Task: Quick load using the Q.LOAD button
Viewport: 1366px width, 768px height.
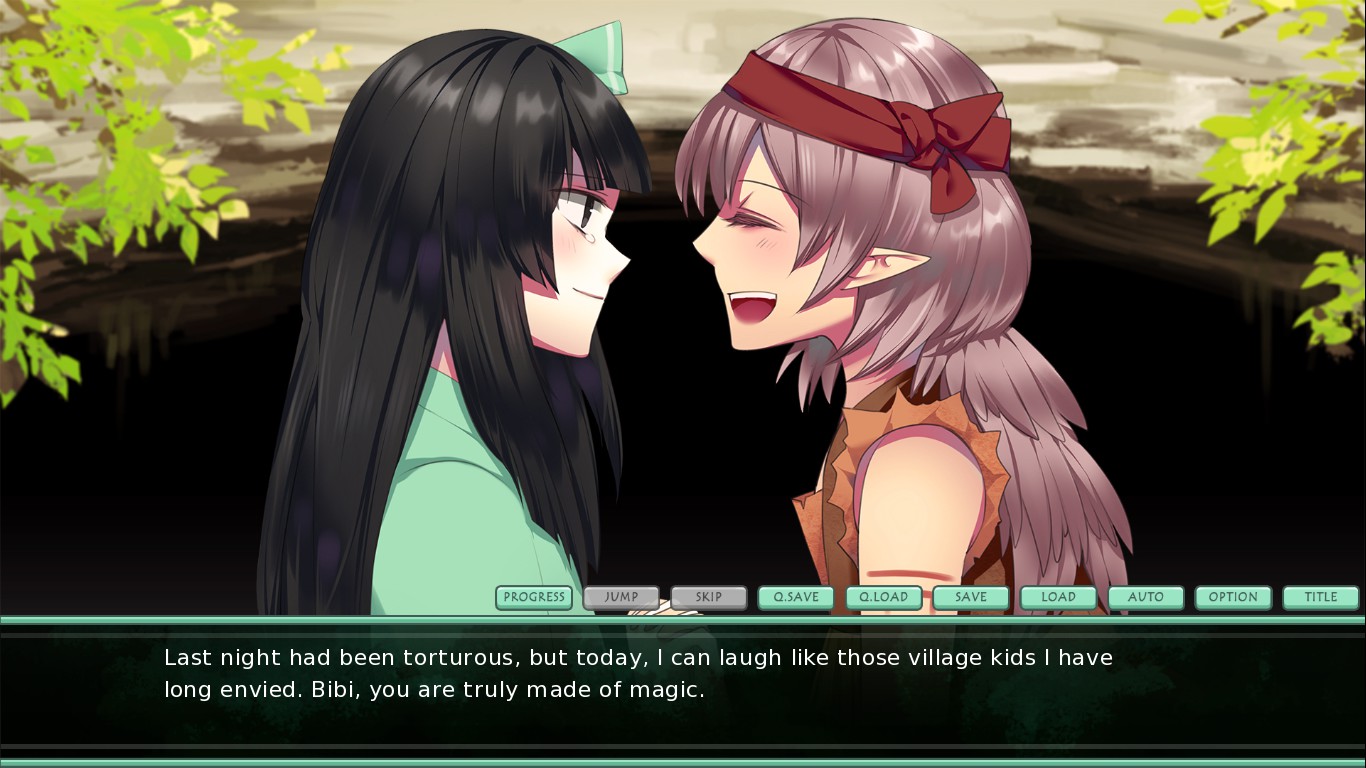Action: (x=884, y=598)
